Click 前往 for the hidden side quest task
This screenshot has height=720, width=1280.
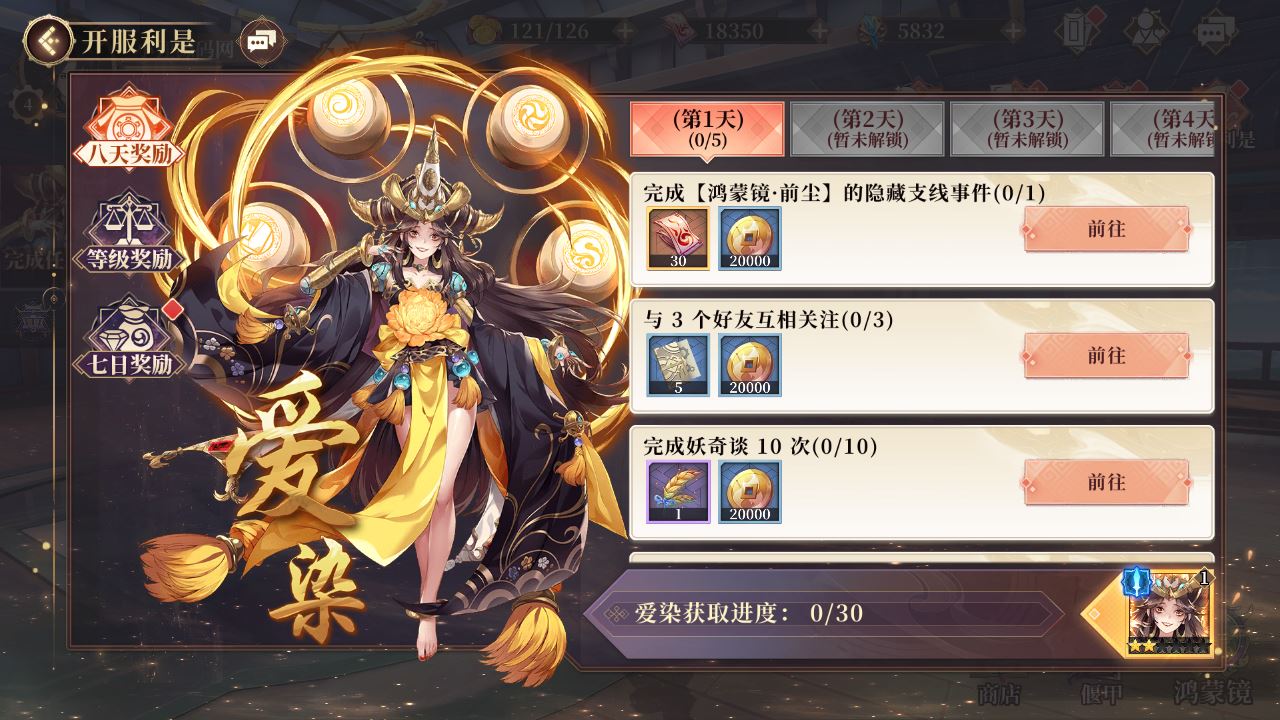click(x=1104, y=229)
